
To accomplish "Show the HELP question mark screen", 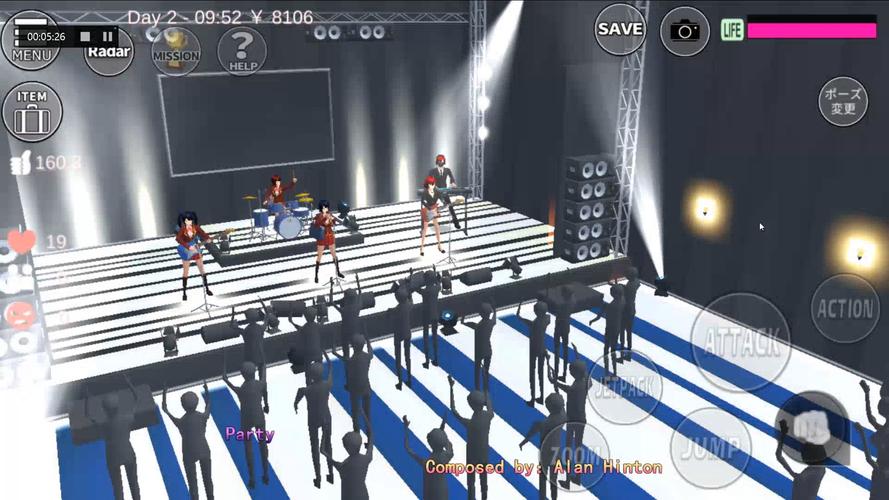I will [241, 51].
